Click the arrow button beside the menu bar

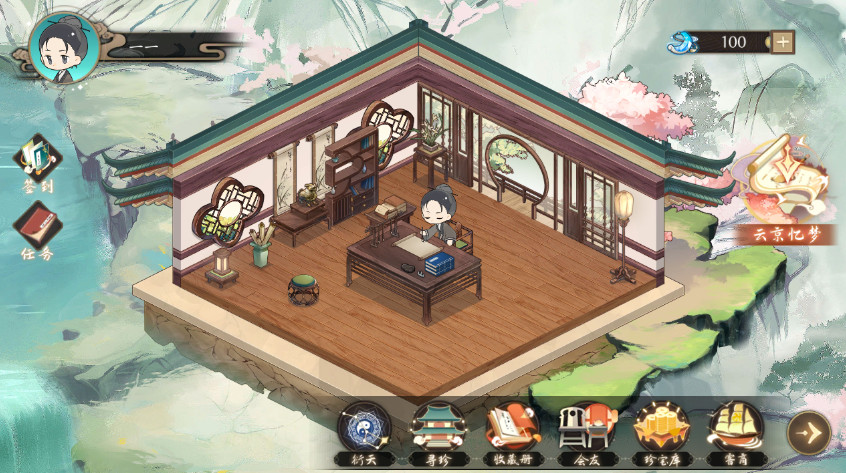(x=808, y=432)
